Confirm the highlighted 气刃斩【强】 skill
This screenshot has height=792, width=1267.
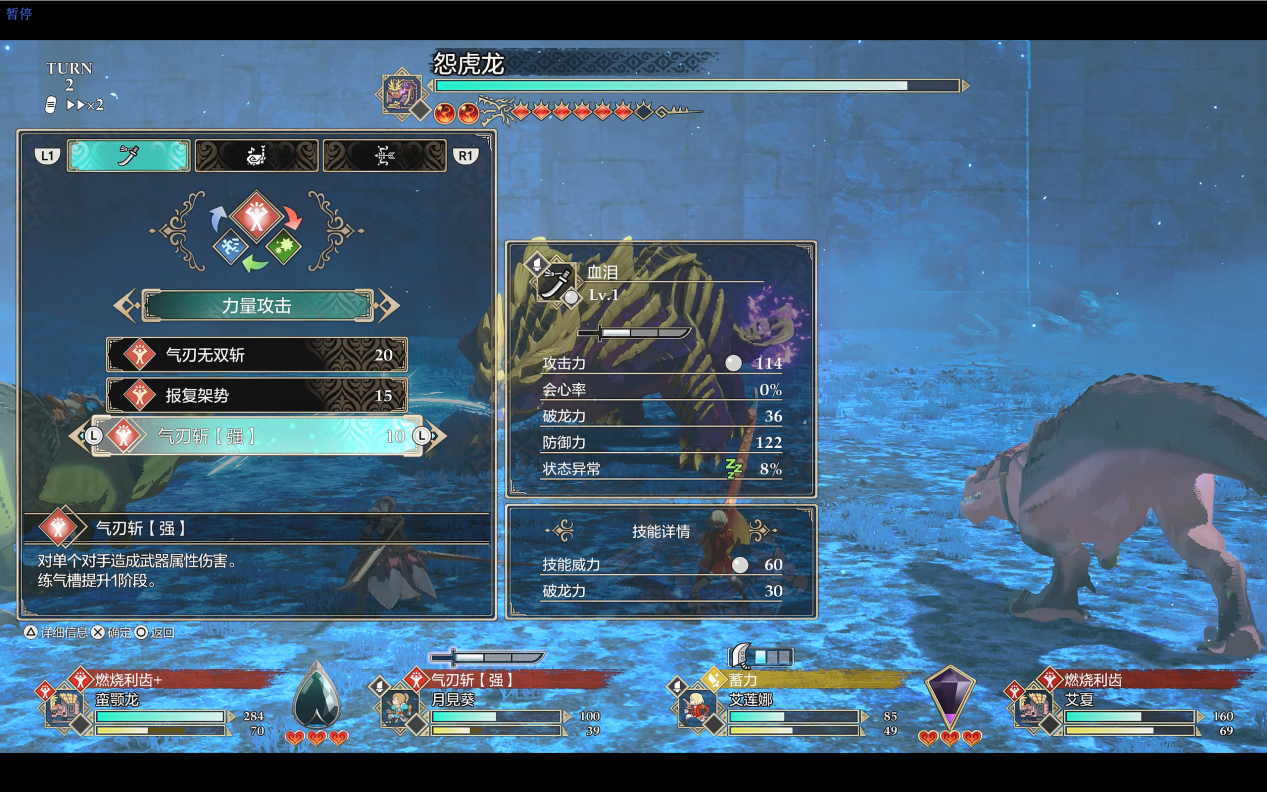click(257, 436)
